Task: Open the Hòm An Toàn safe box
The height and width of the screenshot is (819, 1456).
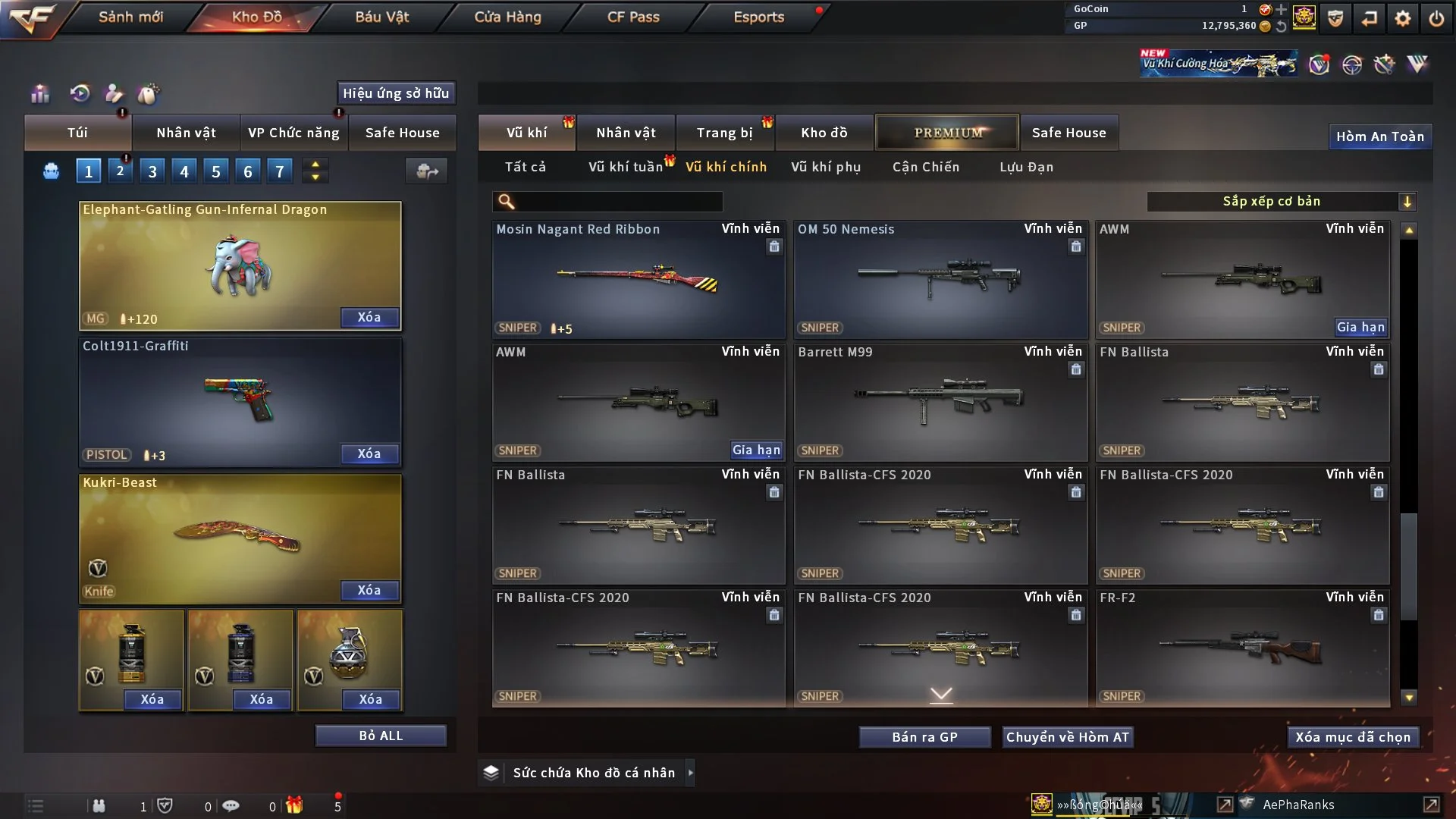Action: [1379, 136]
